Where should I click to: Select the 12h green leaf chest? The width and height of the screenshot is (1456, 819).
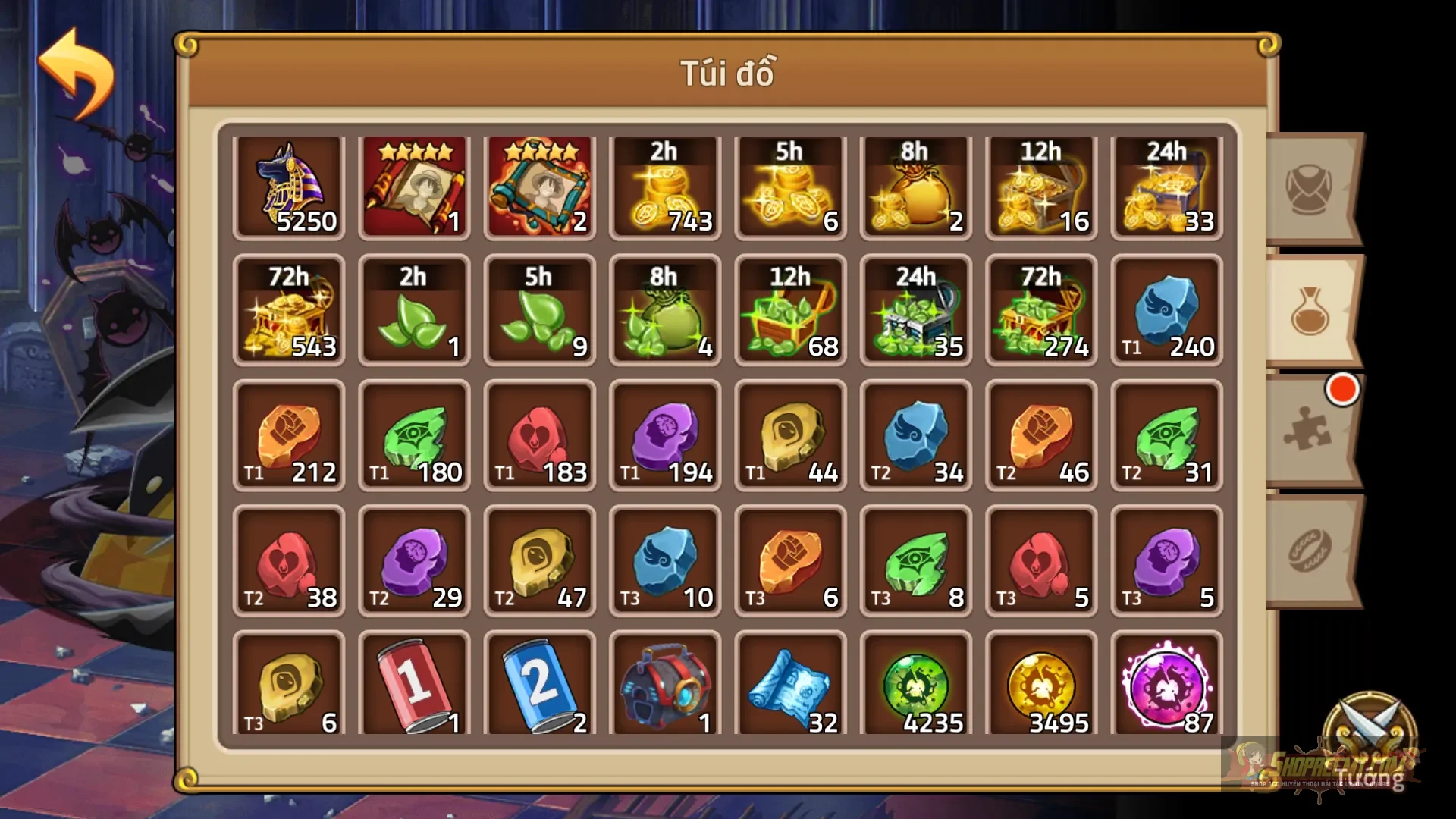790,311
